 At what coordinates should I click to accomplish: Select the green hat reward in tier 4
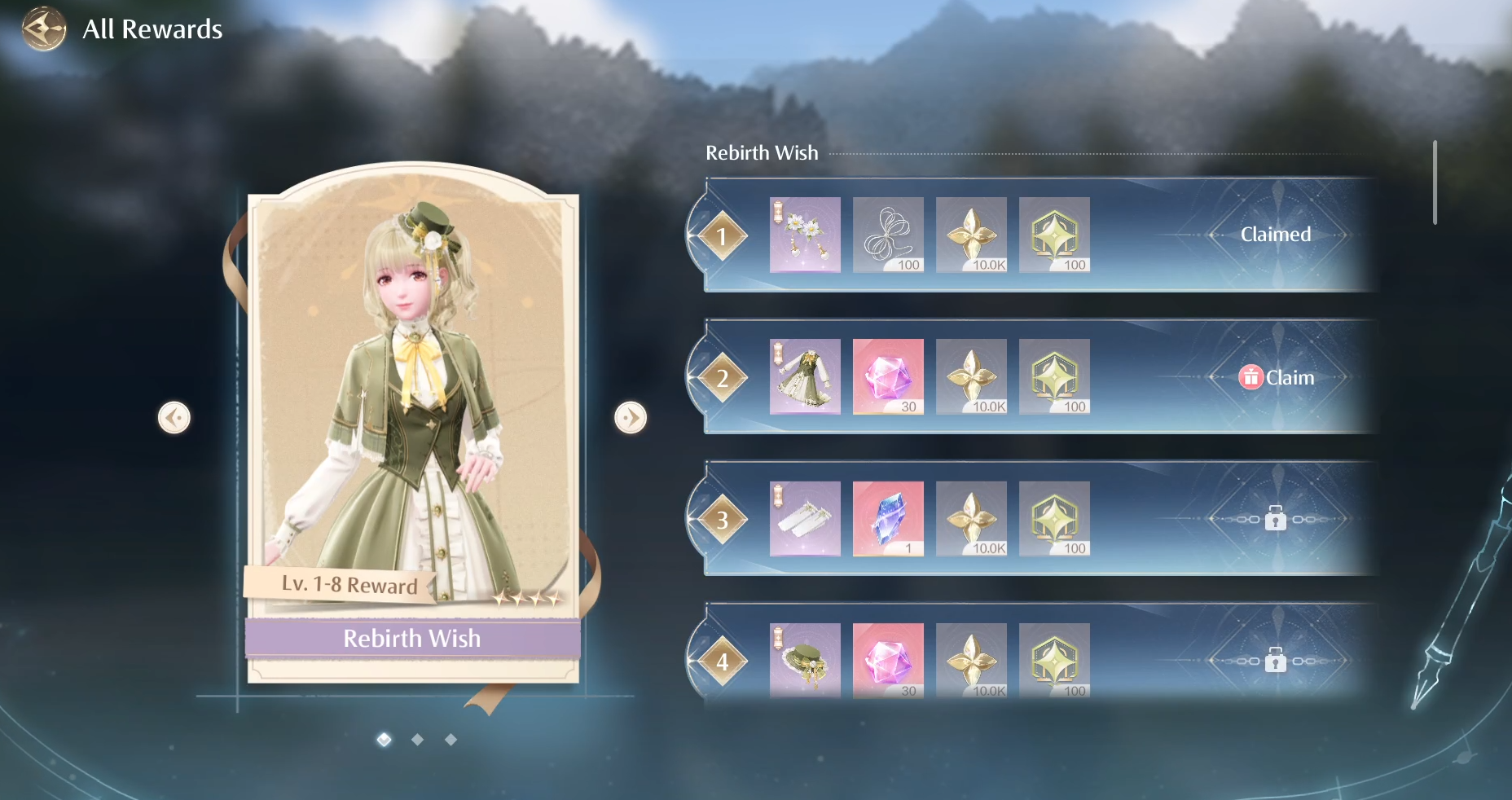(805, 662)
